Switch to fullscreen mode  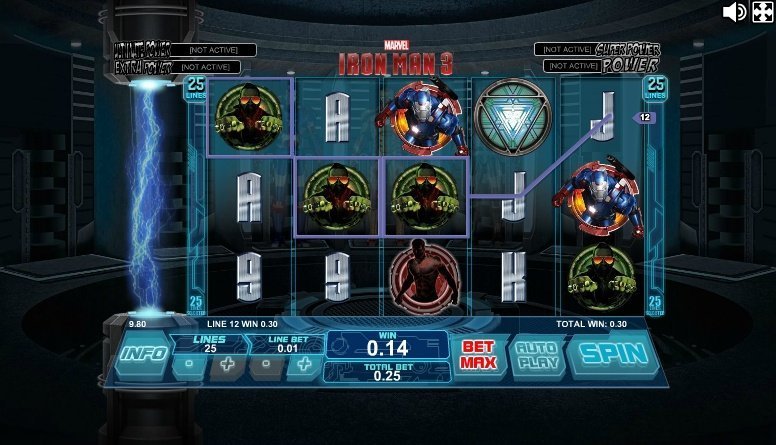pyautogui.click(x=762, y=12)
